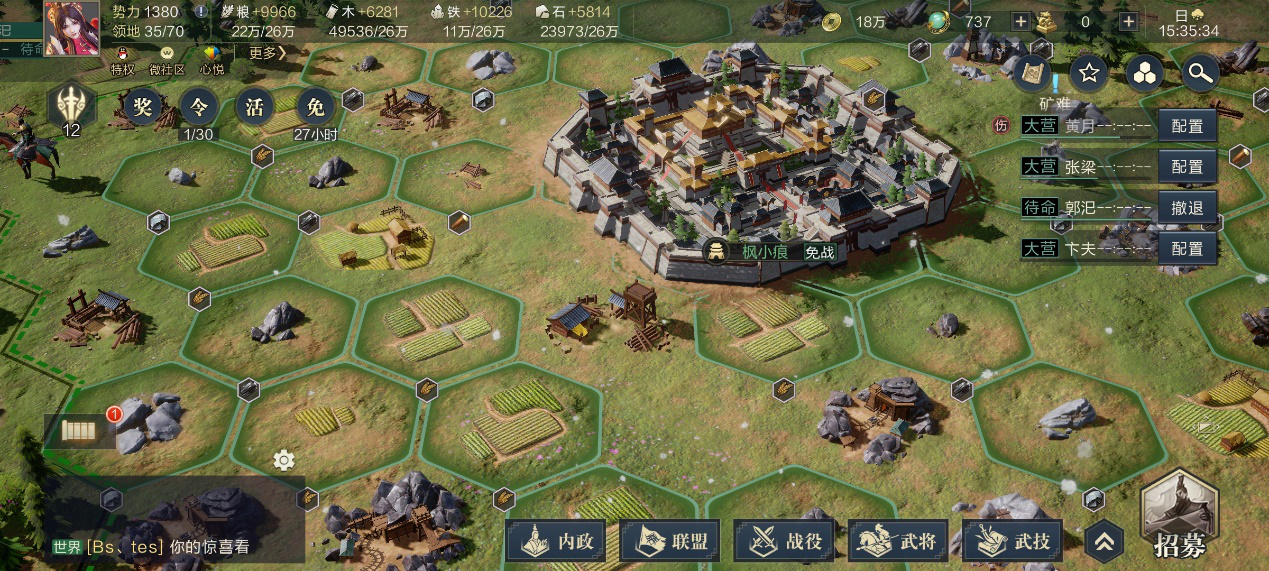Click the magnifying glass search icon
Screen dimensions: 1269x571
1198,72
